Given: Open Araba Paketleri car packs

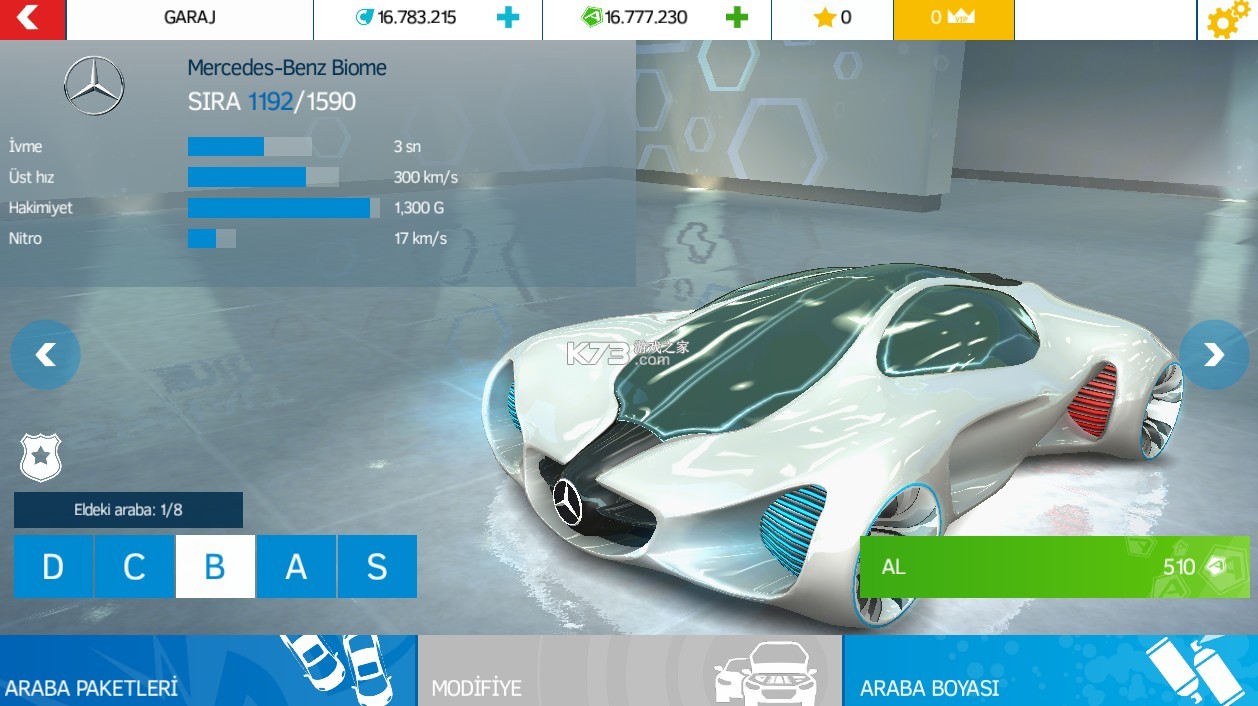Looking at the screenshot, I should tap(208, 671).
